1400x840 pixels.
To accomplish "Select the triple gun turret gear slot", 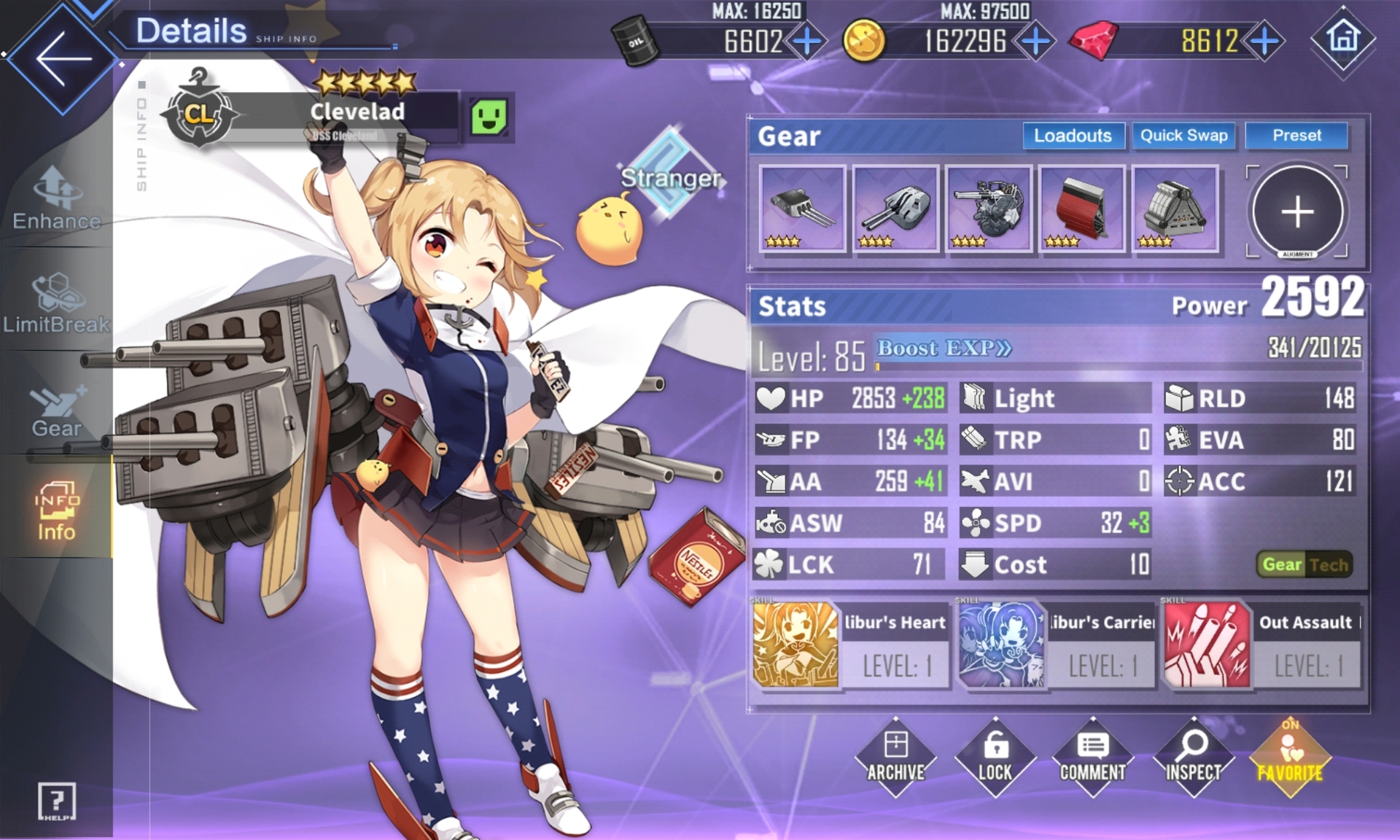I will click(x=802, y=209).
